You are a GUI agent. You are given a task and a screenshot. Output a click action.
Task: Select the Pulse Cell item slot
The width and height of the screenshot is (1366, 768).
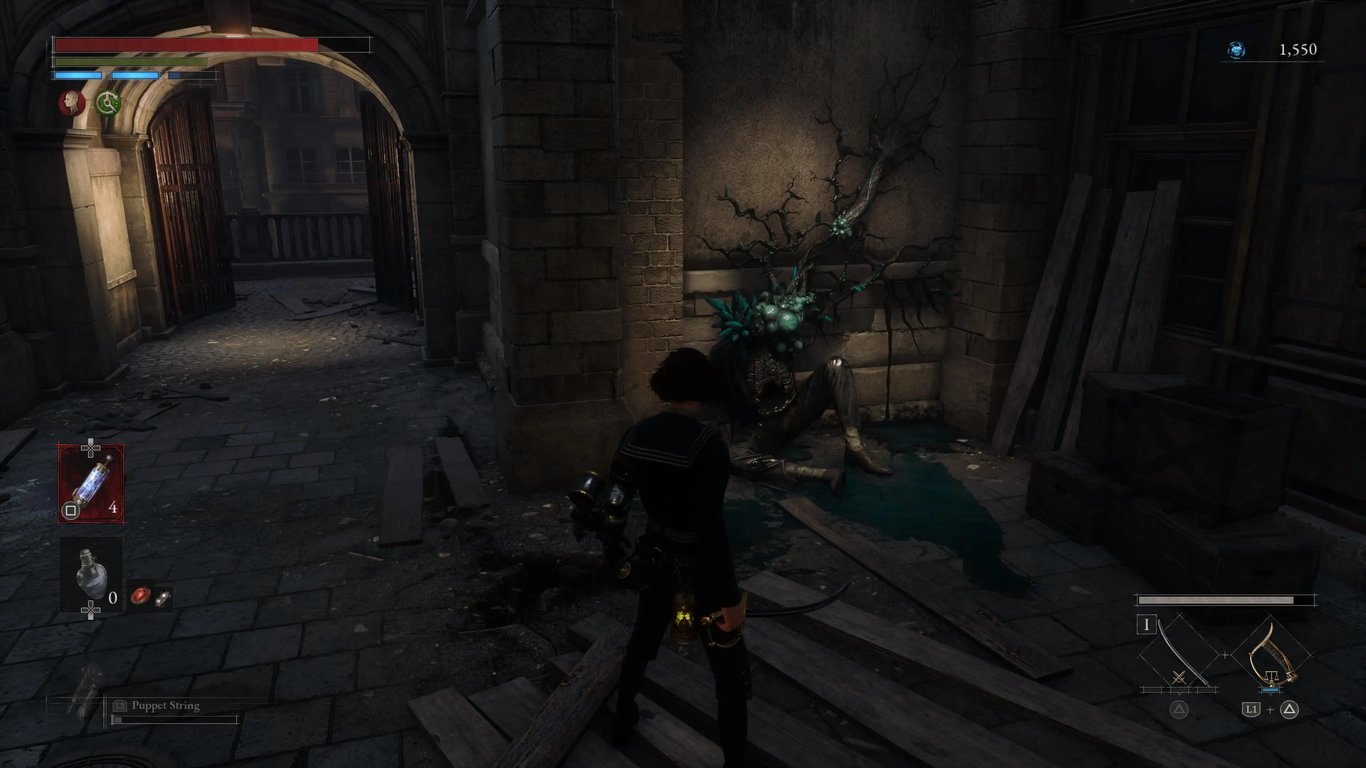tap(90, 483)
